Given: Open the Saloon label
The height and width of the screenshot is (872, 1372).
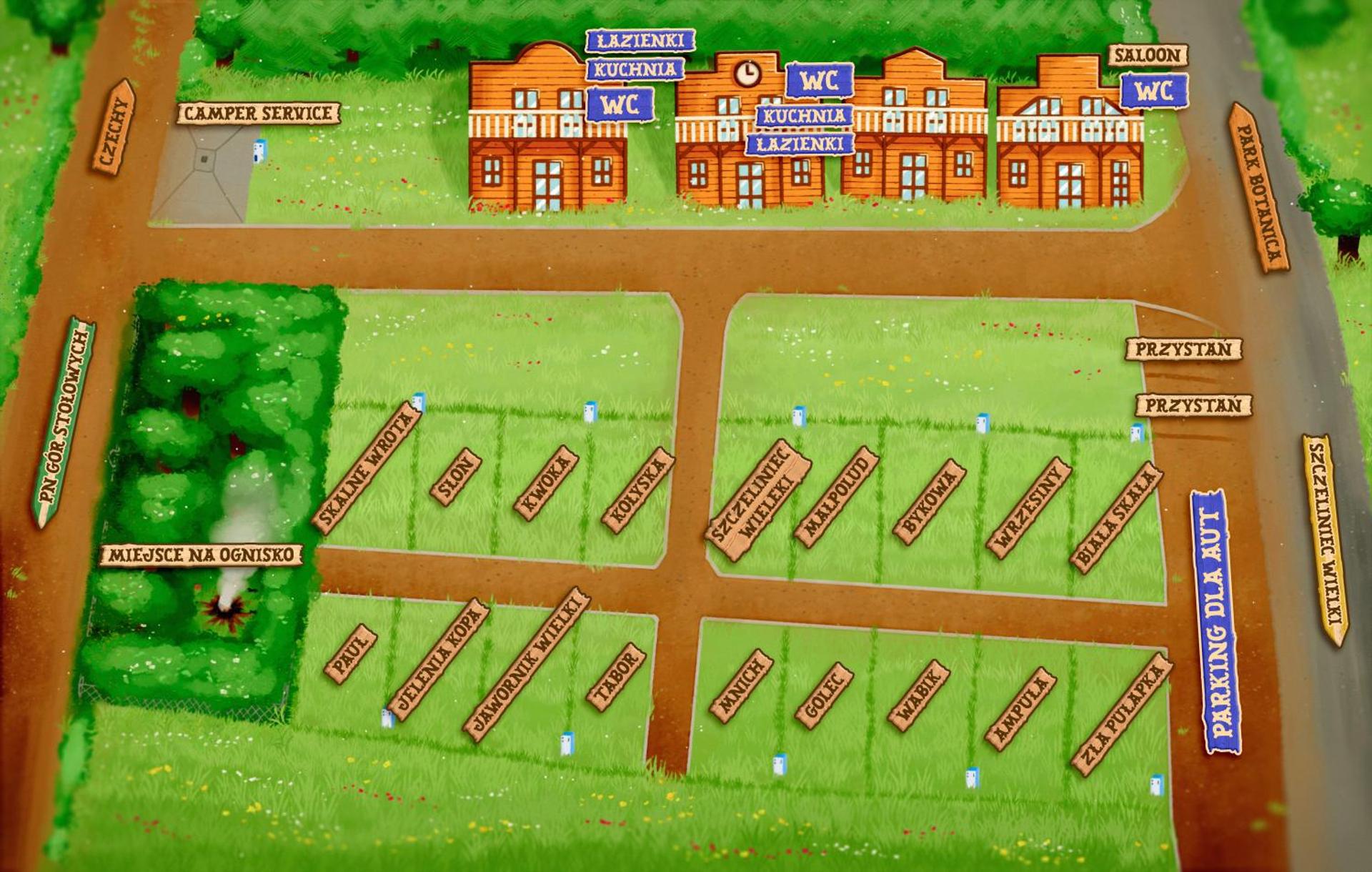Looking at the screenshot, I should coord(1148,55).
